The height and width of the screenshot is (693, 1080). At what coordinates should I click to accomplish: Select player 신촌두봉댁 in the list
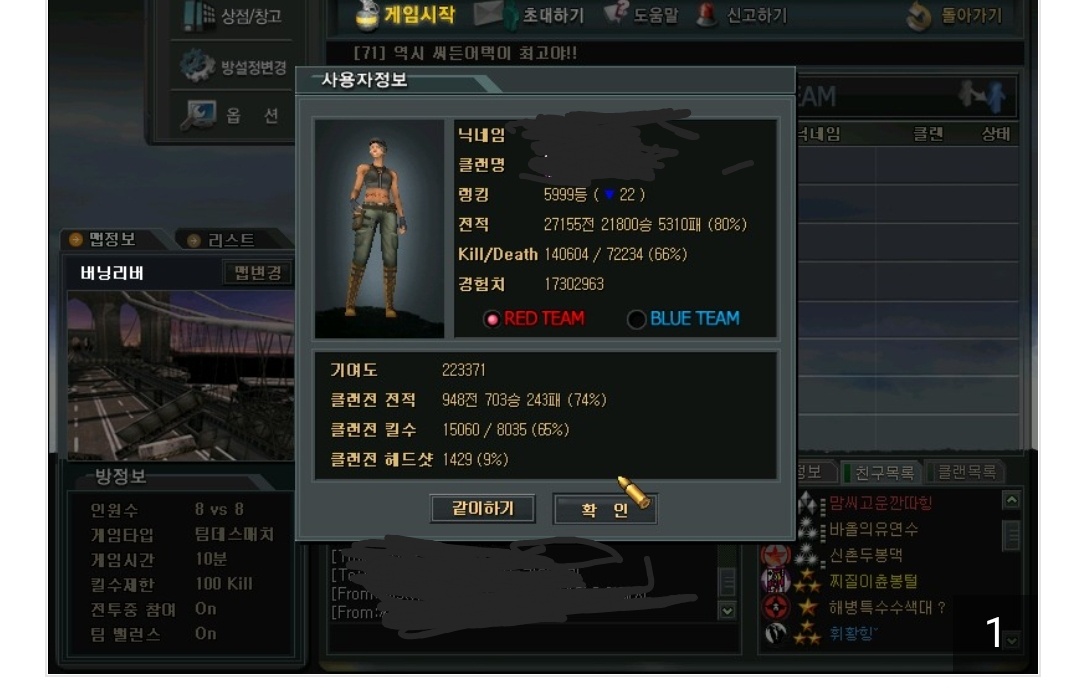(865, 555)
